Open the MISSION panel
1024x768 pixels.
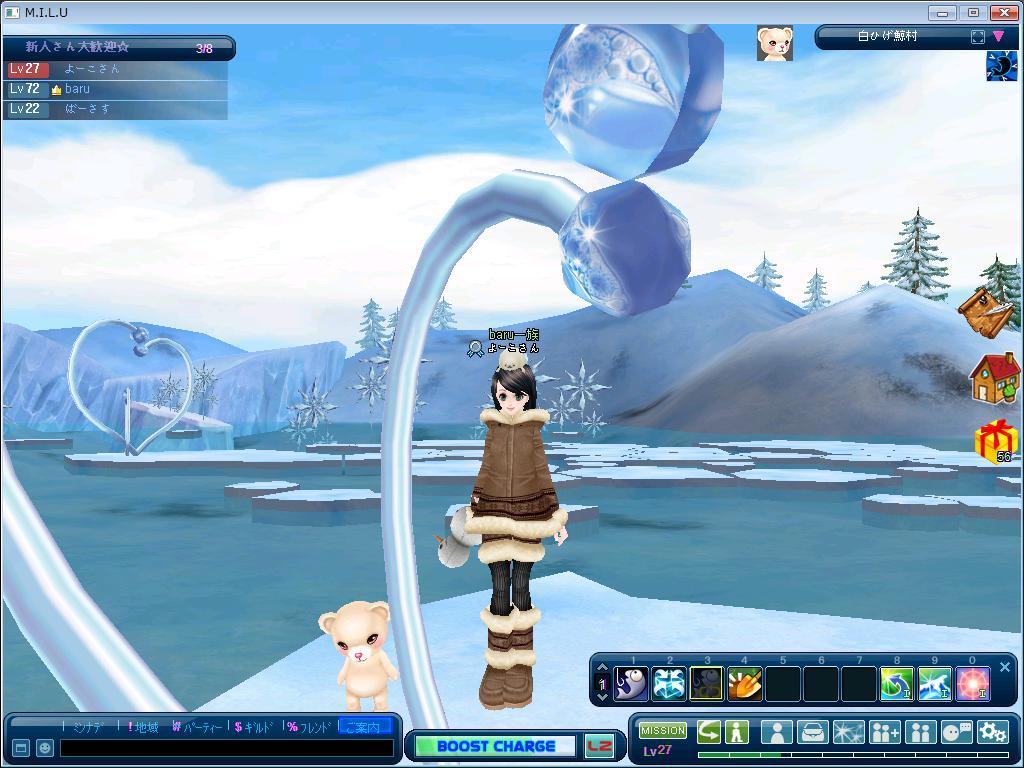tap(662, 731)
